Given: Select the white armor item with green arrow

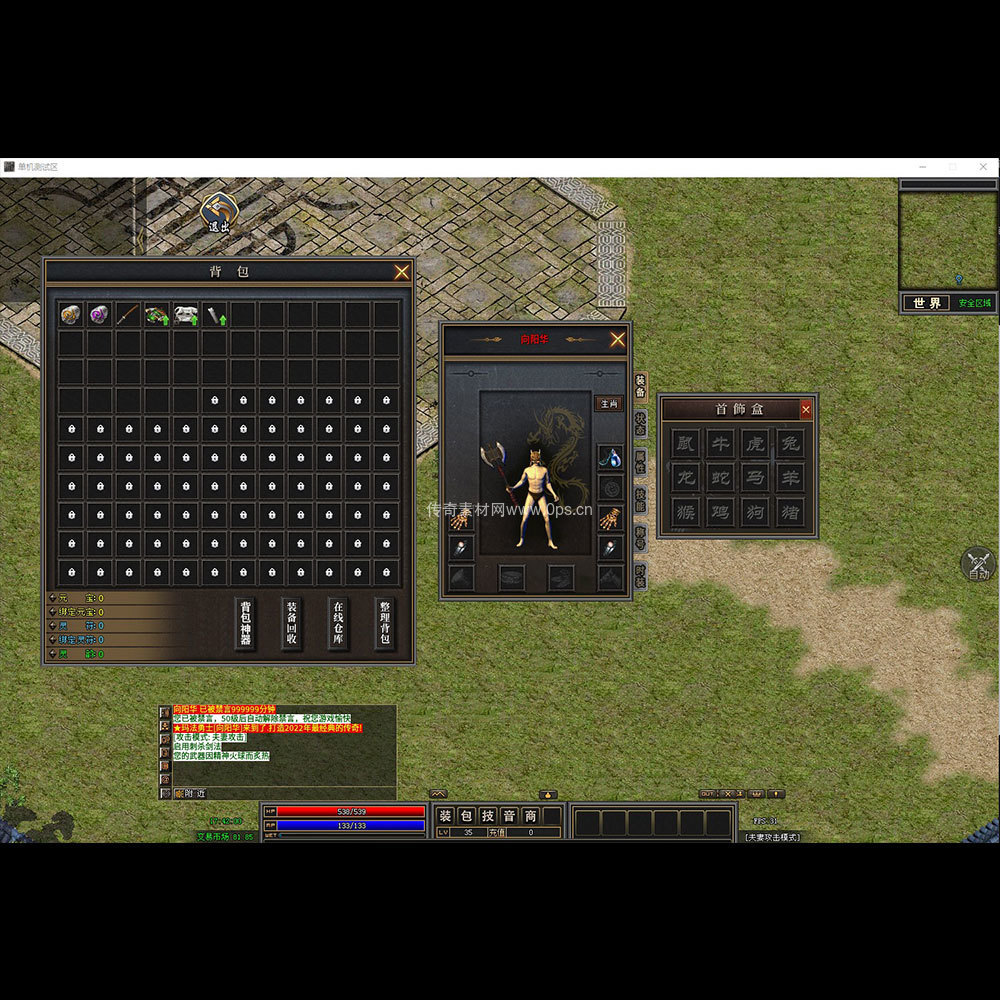Looking at the screenshot, I should click(x=185, y=315).
